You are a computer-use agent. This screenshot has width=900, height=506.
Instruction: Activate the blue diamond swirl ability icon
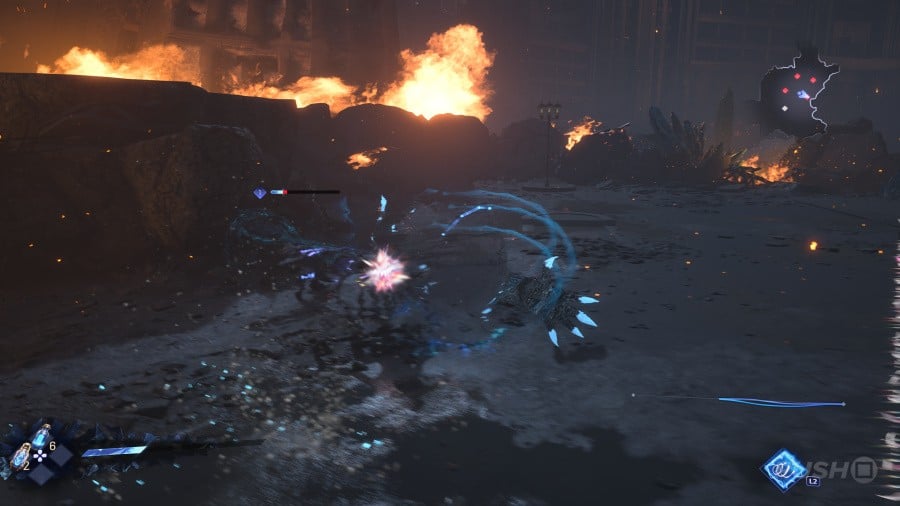point(784,469)
